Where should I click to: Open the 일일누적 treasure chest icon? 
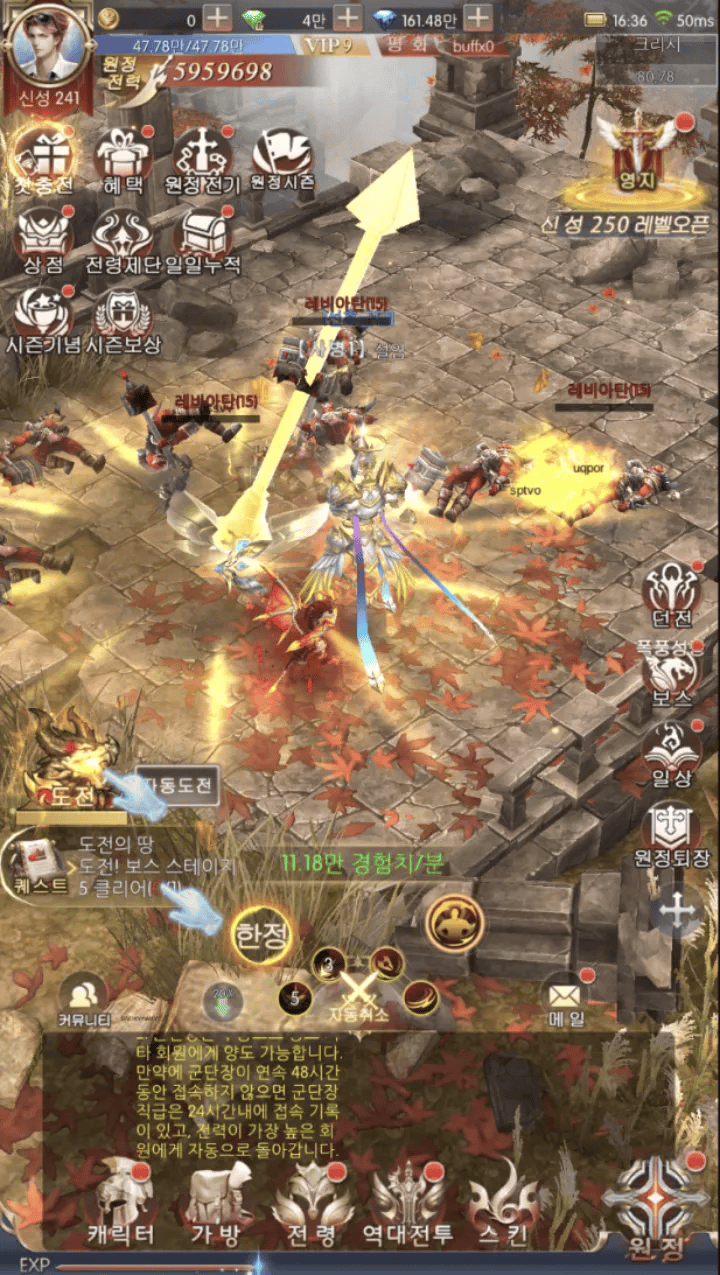tap(202, 240)
